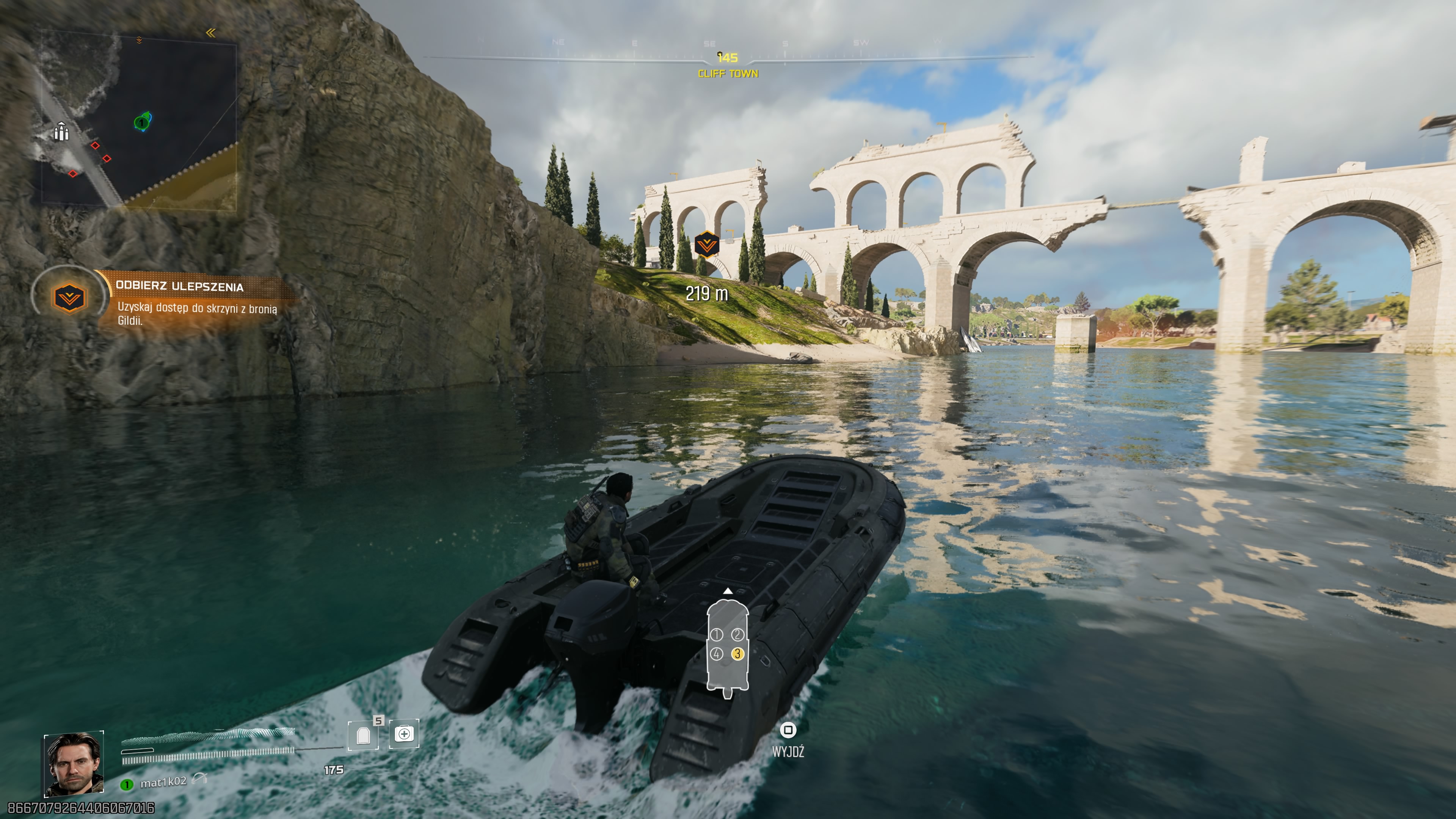Click the orange objective chevron atop the minimap
Viewport: 1456px width, 819px height.
pyautogui.click(x=138, y=39)
